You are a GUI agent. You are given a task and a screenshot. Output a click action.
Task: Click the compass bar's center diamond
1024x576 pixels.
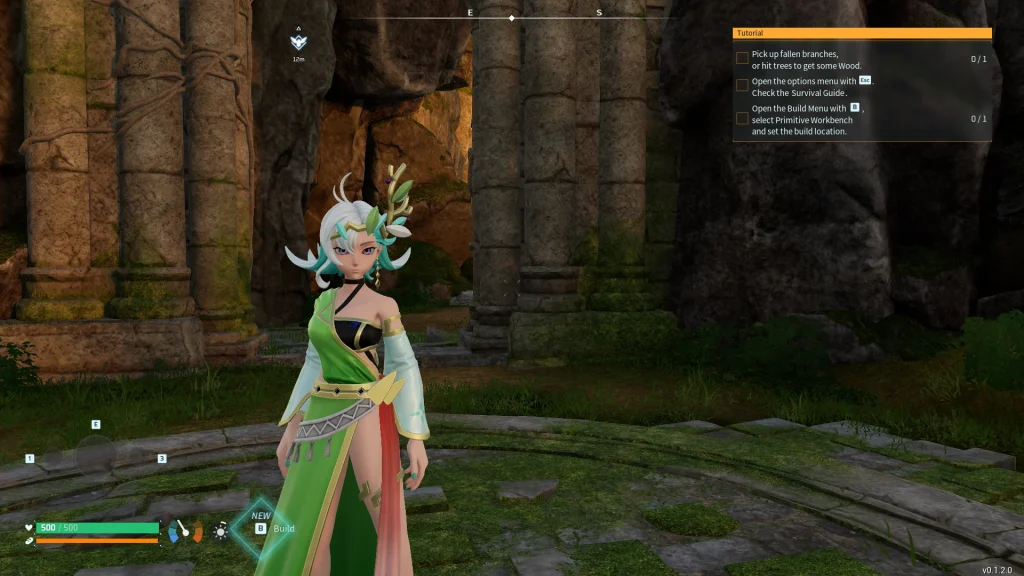coord(512,18)
